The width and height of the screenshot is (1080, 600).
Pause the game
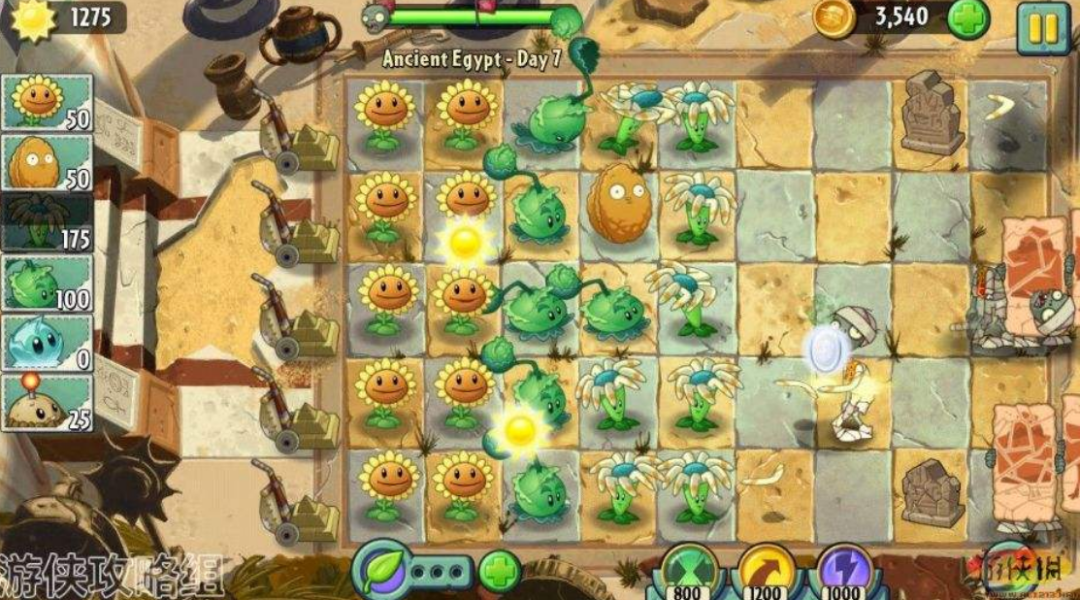(1042, 27)
